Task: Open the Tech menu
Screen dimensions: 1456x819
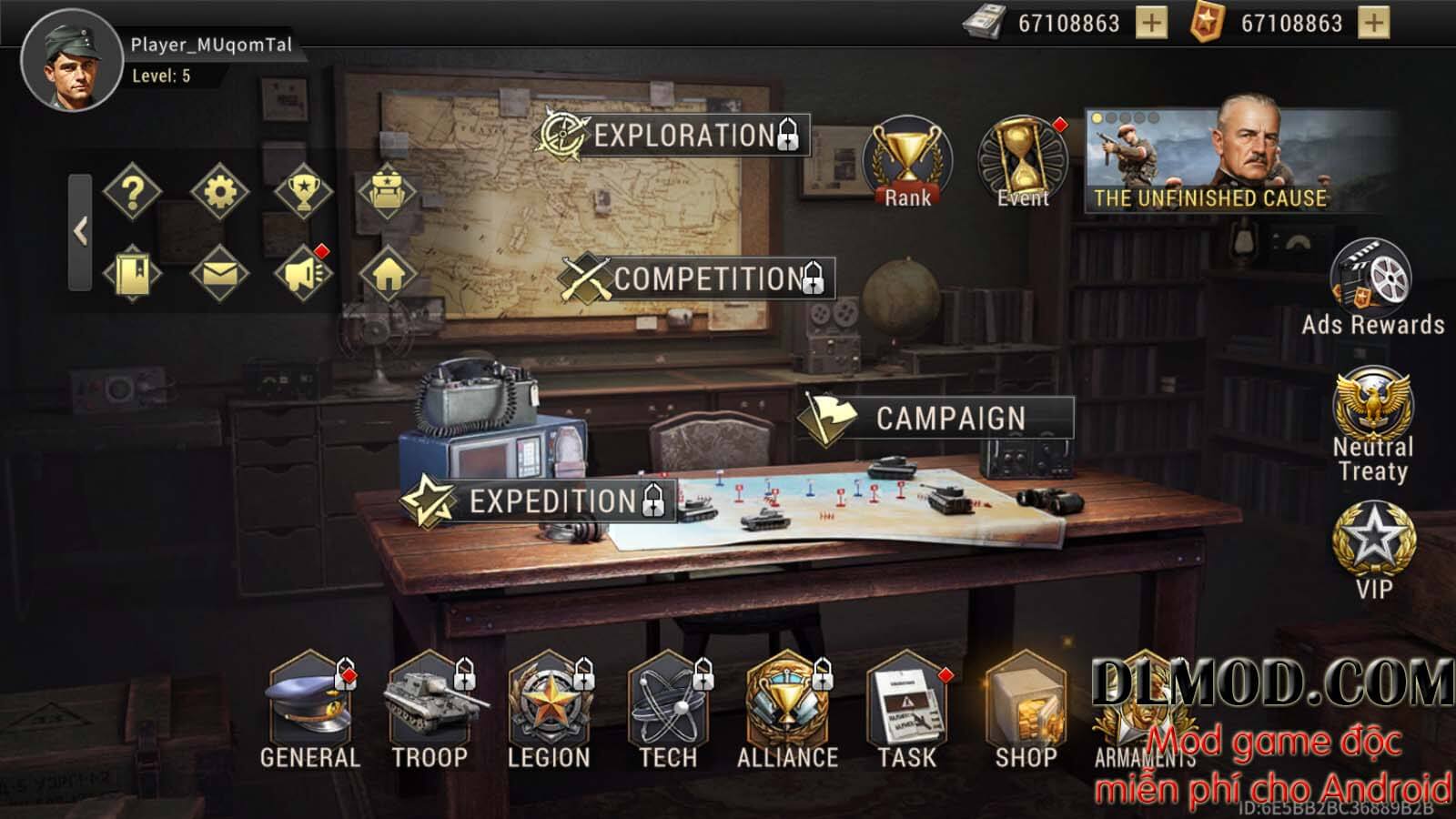Action: click(x=668, y=710)
